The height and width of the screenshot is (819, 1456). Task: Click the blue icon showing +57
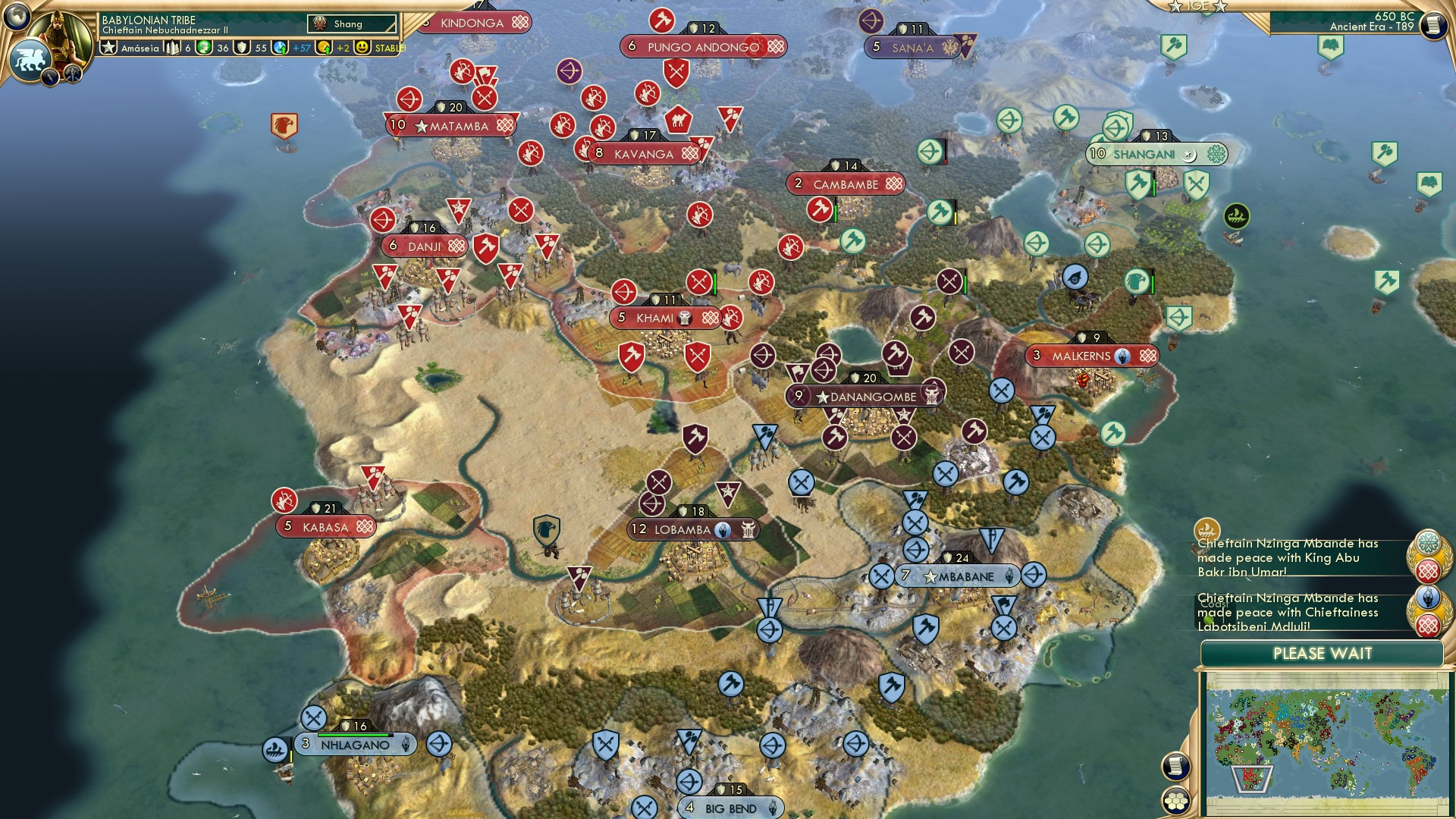(280, 48)
